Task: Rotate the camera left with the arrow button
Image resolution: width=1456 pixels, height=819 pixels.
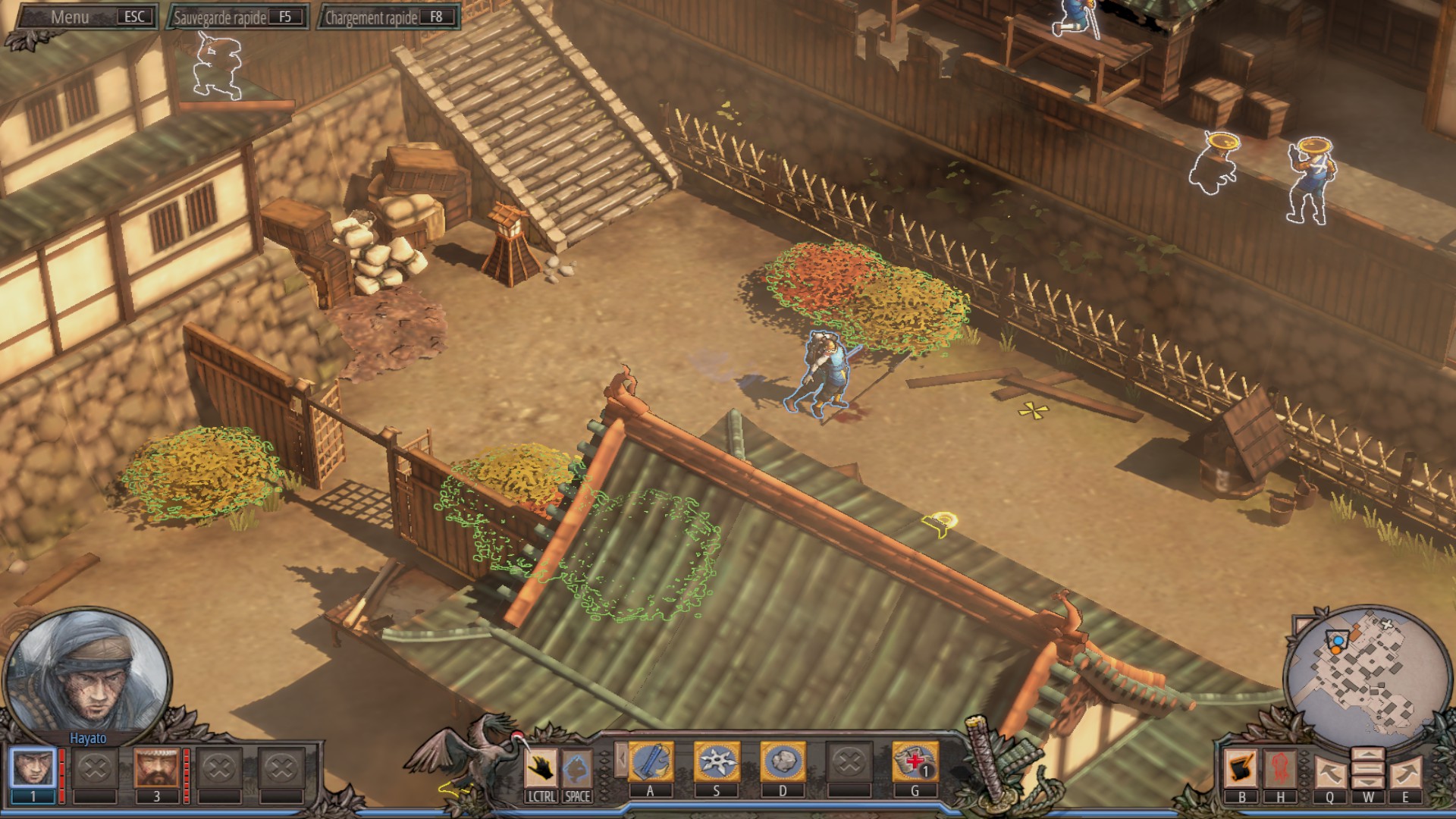Action: point(1330,773)
